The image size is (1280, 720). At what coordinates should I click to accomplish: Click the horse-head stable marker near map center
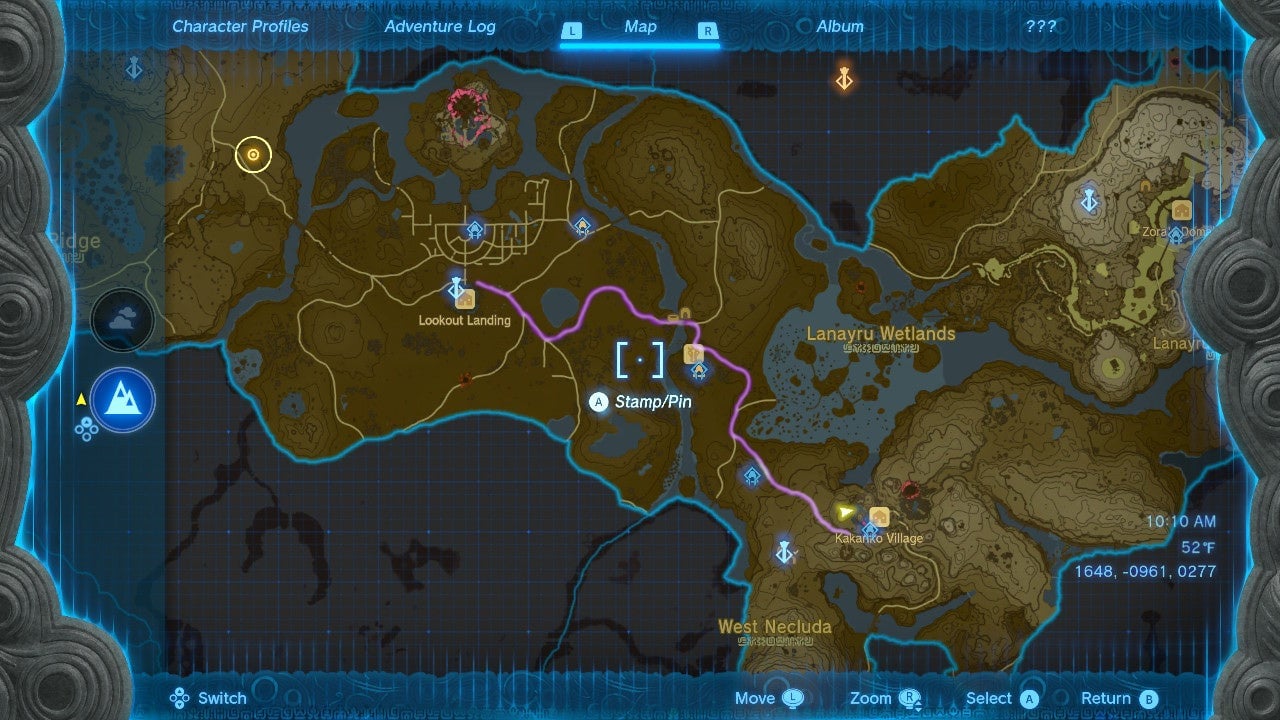coord(692,355)
